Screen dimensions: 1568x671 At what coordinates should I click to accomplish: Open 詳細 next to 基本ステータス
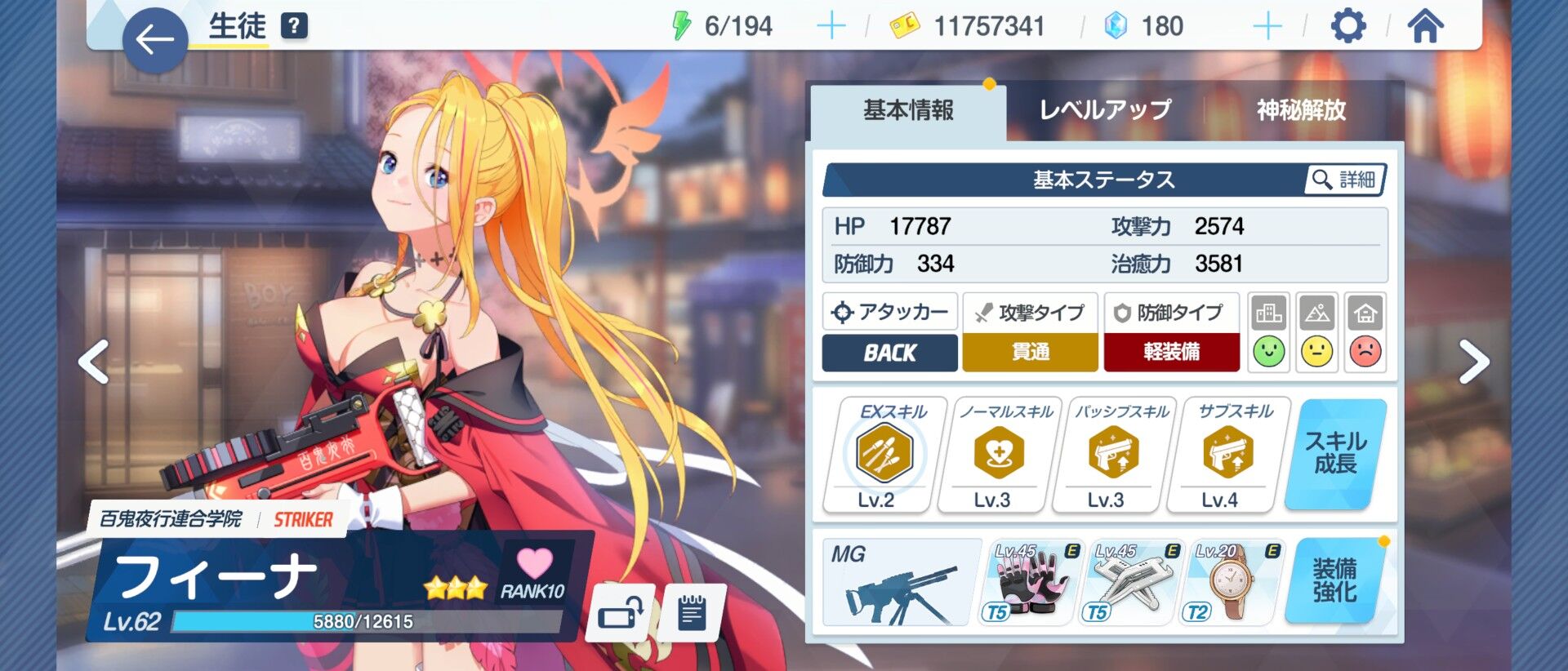pos(1344,179)
